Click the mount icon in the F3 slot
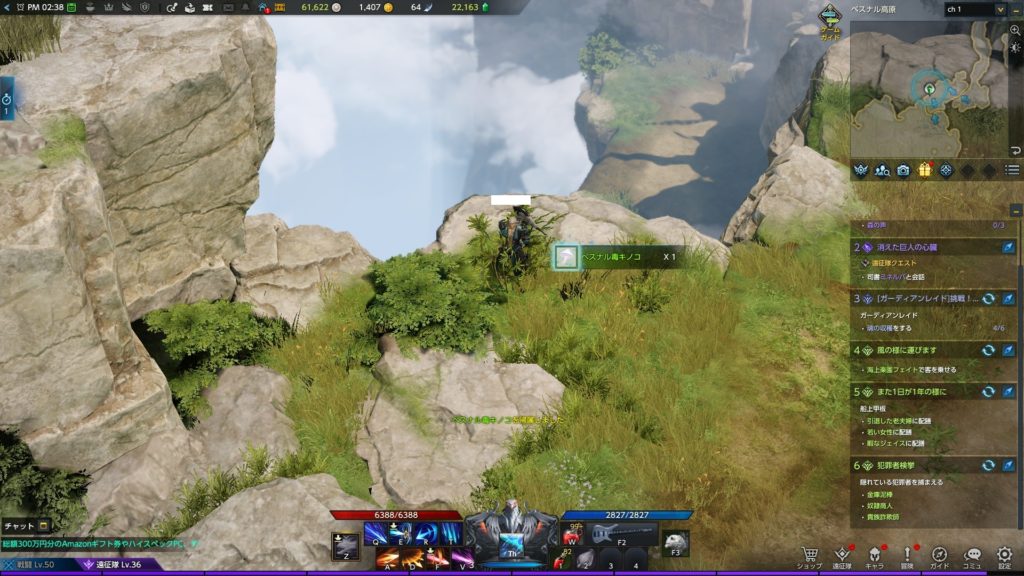Viewport: 1024px width, 576px height. click(676, 540)
